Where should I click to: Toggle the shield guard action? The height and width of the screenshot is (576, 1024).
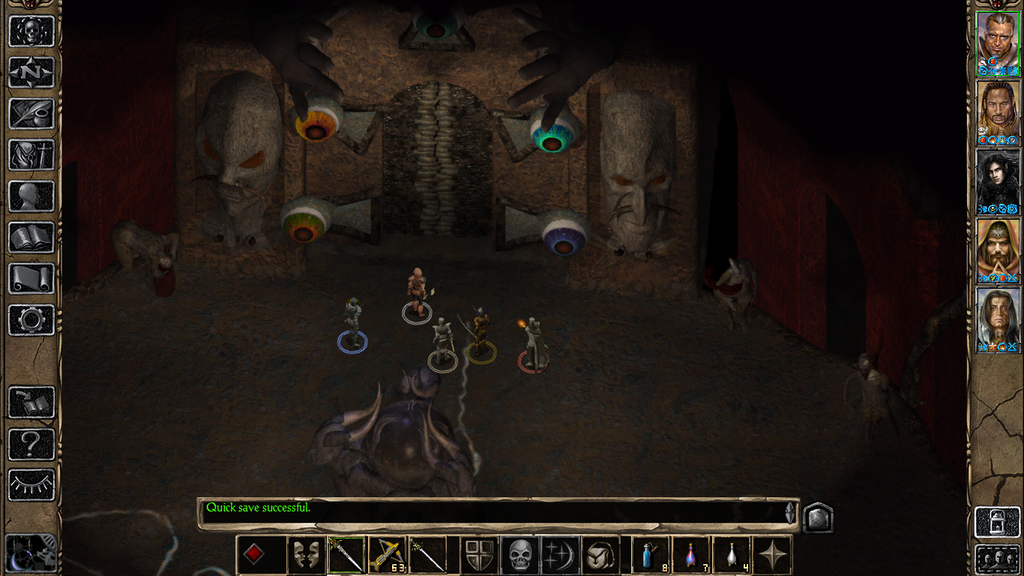[x=479, y=554]
